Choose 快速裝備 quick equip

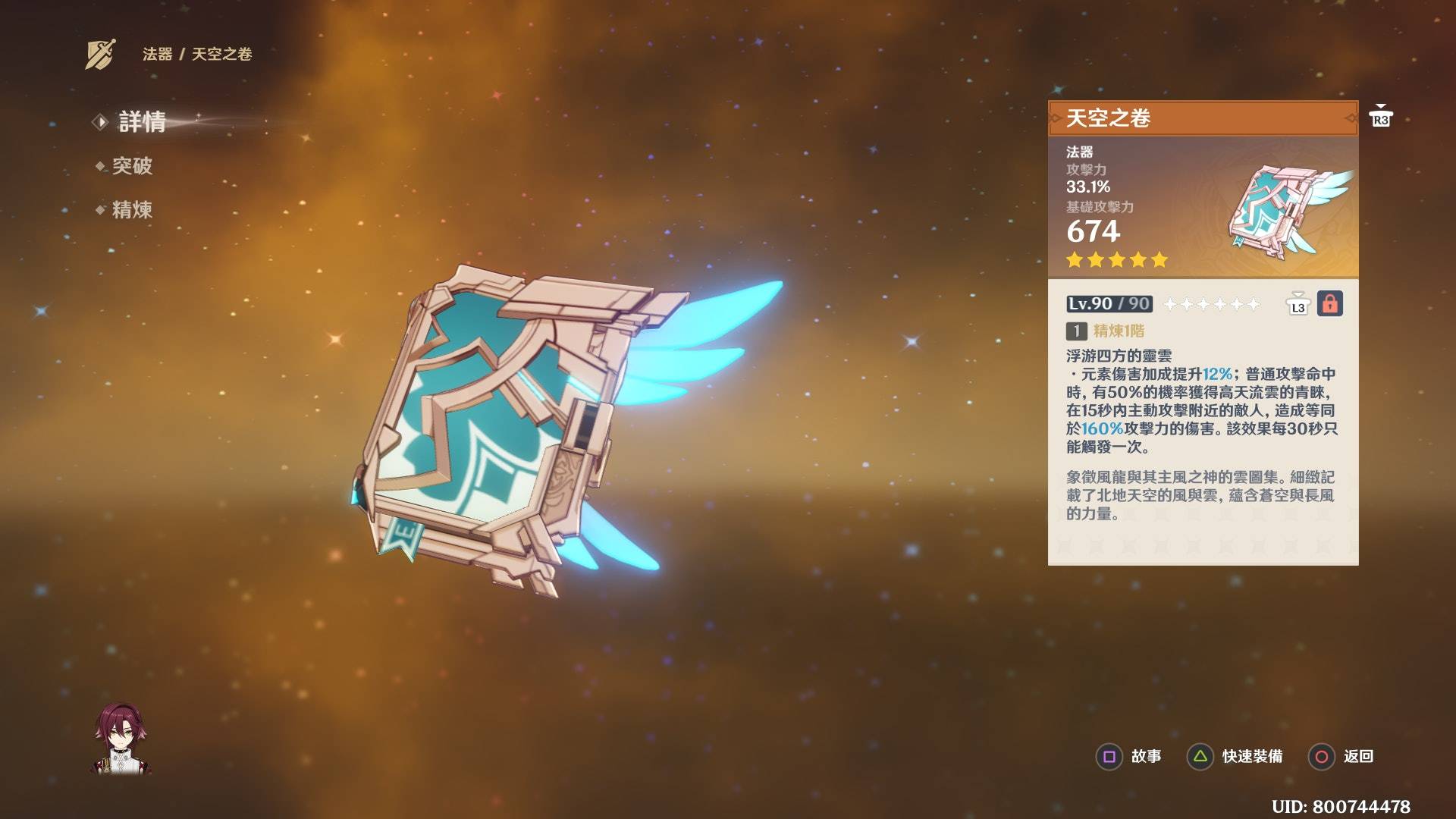[x=1235, y=756]
